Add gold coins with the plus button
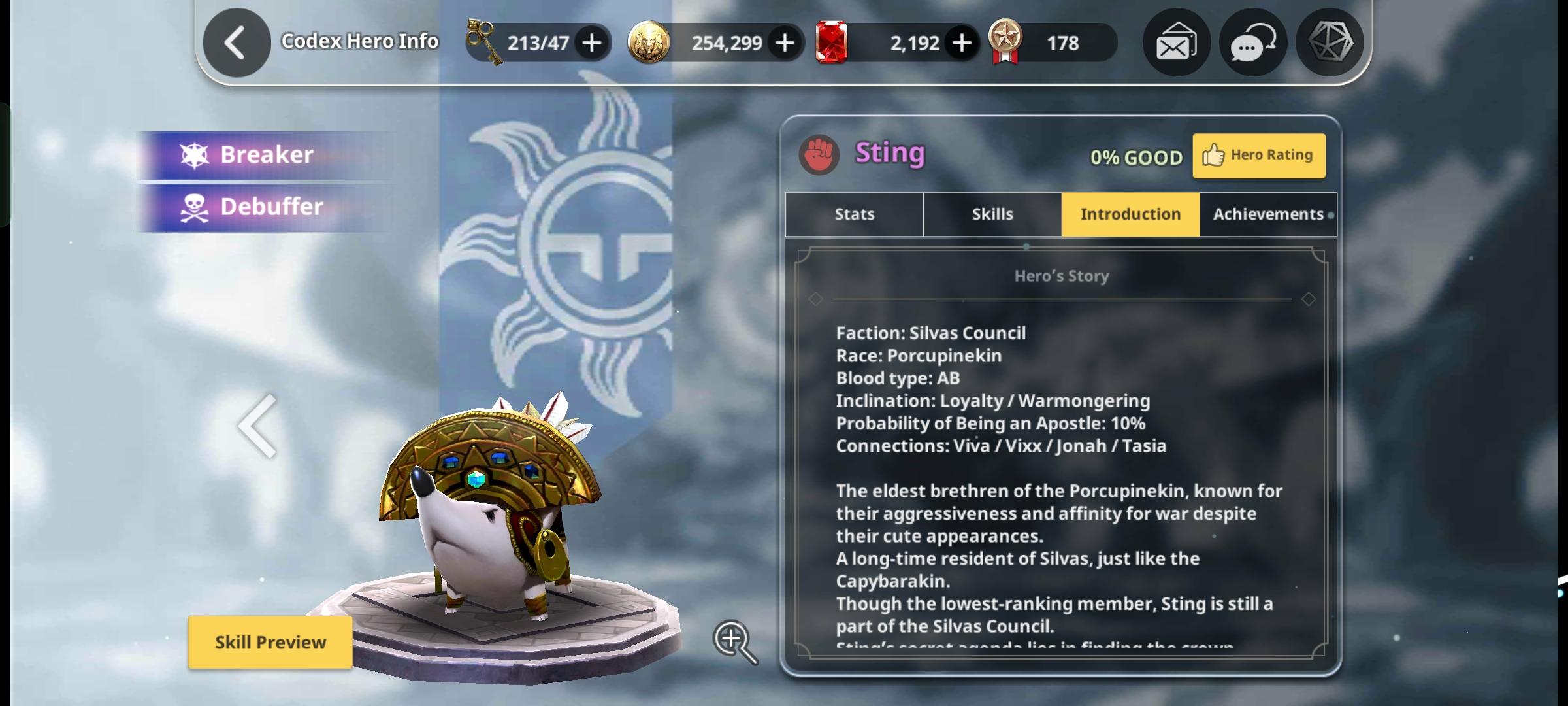This screenshot has height=706, width=1568. [785, 43]
